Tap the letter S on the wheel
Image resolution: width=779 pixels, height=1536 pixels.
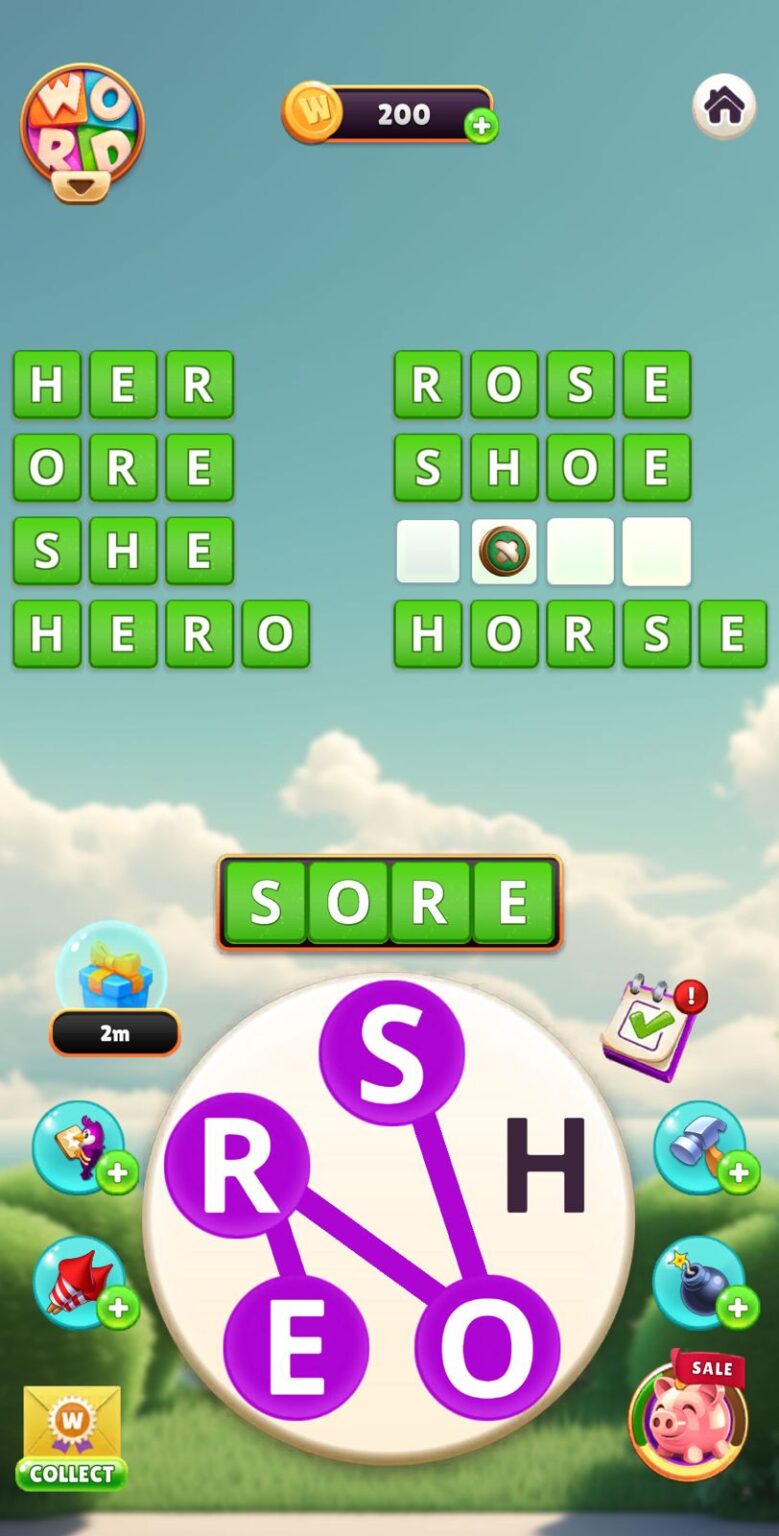(x=391, y=1052)
